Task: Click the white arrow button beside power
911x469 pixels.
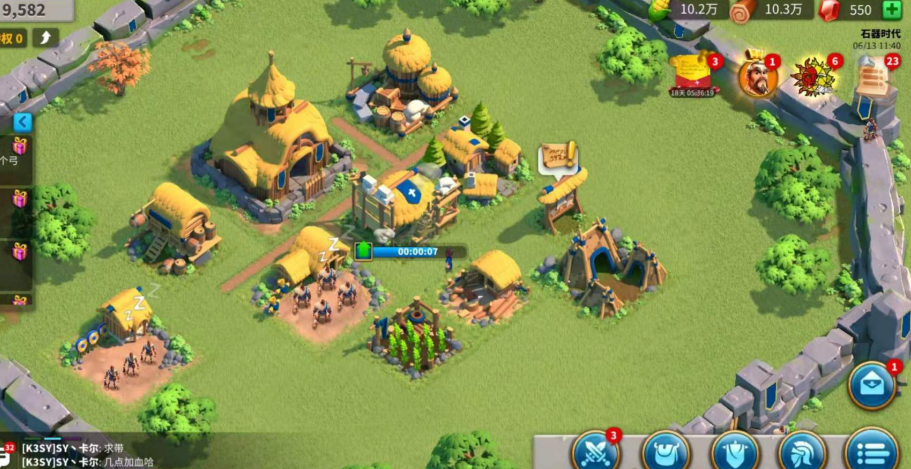Action: [x=46, y=38]
